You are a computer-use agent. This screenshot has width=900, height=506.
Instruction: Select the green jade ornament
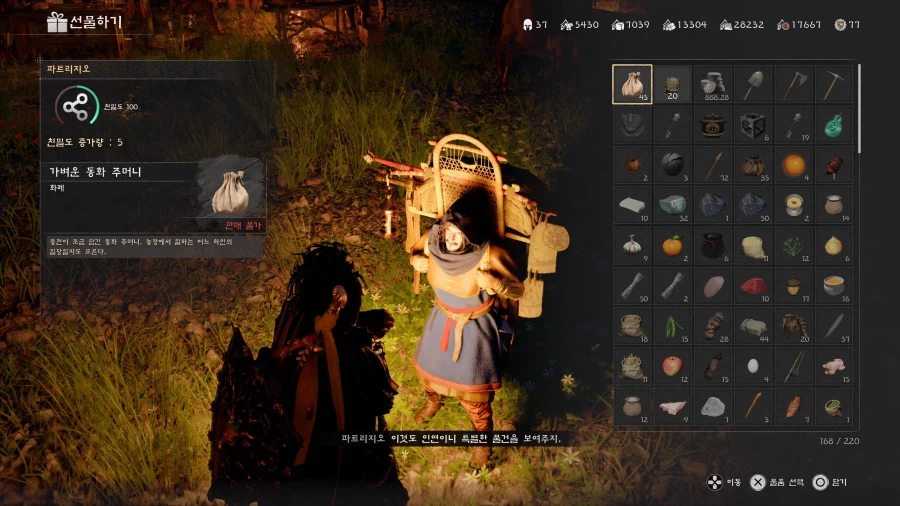click(x=833, y=125)
